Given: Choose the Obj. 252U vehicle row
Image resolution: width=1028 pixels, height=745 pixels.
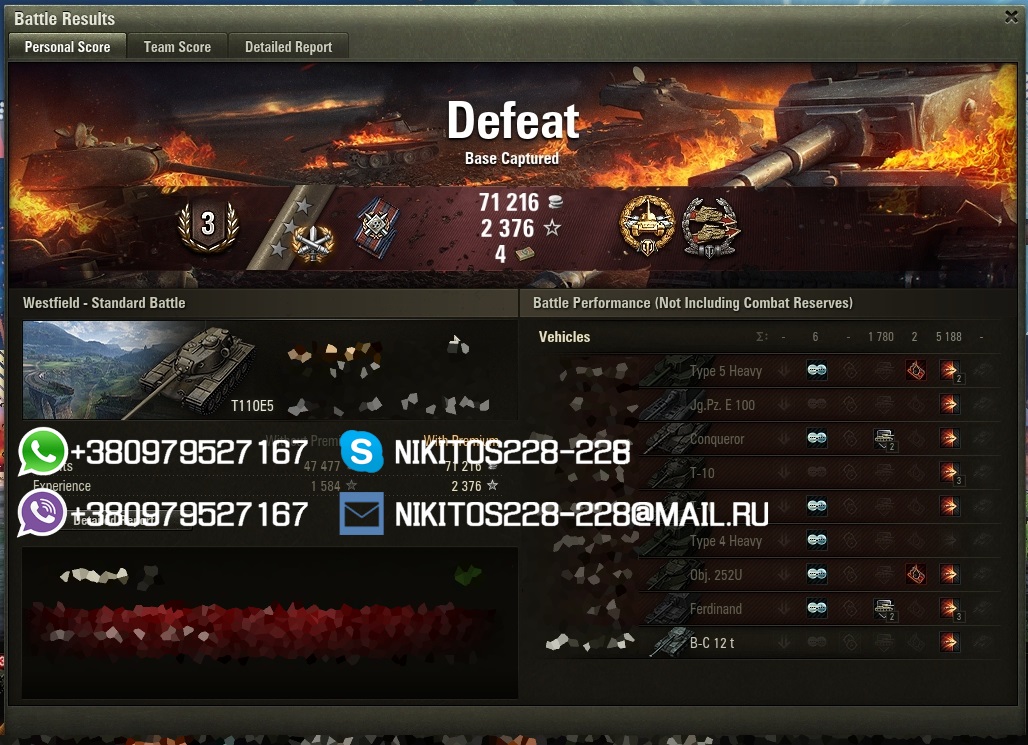Looking at the screenshot, I should (717, 575).
